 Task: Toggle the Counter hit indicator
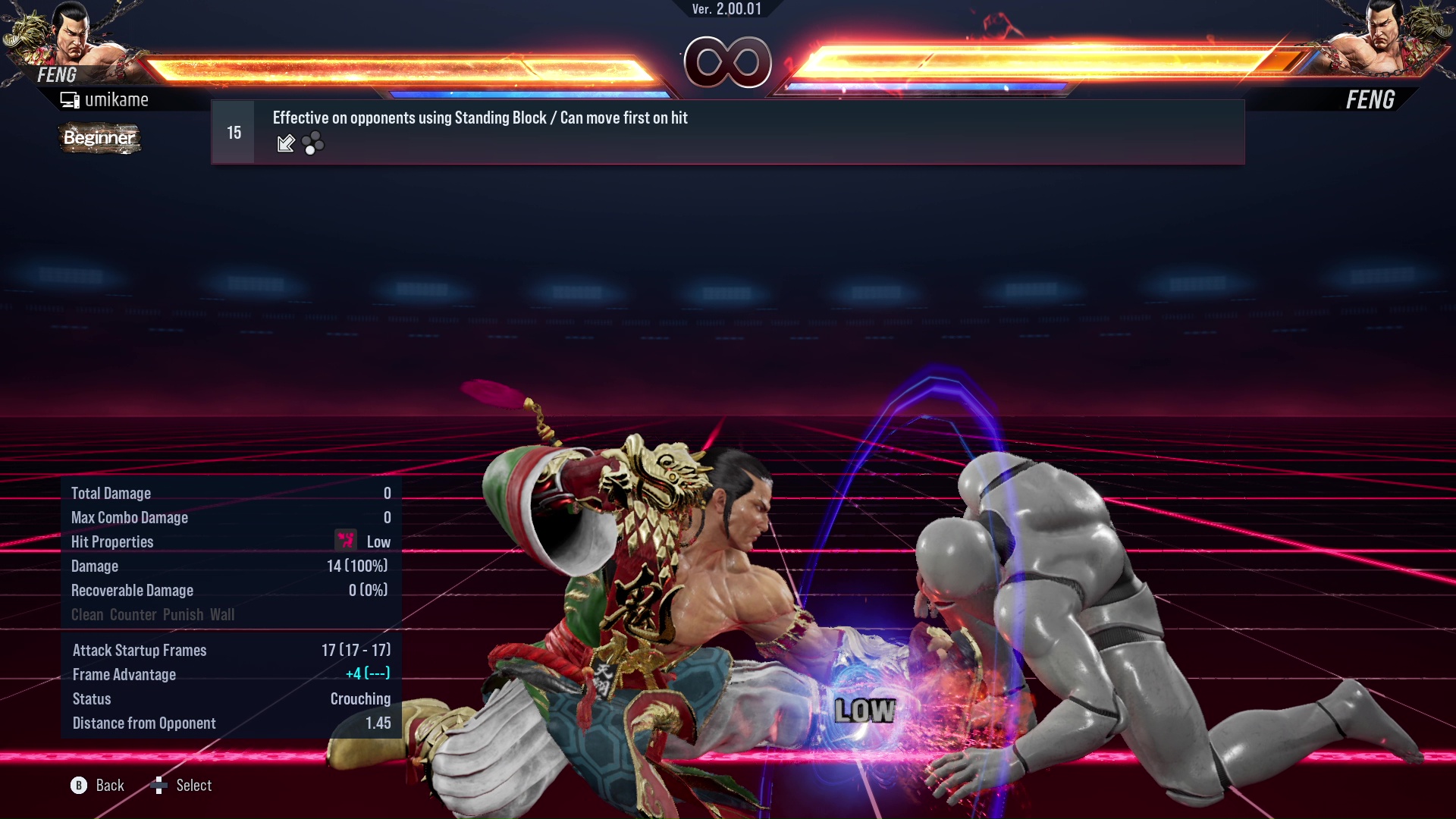click(x=133, y=614)
